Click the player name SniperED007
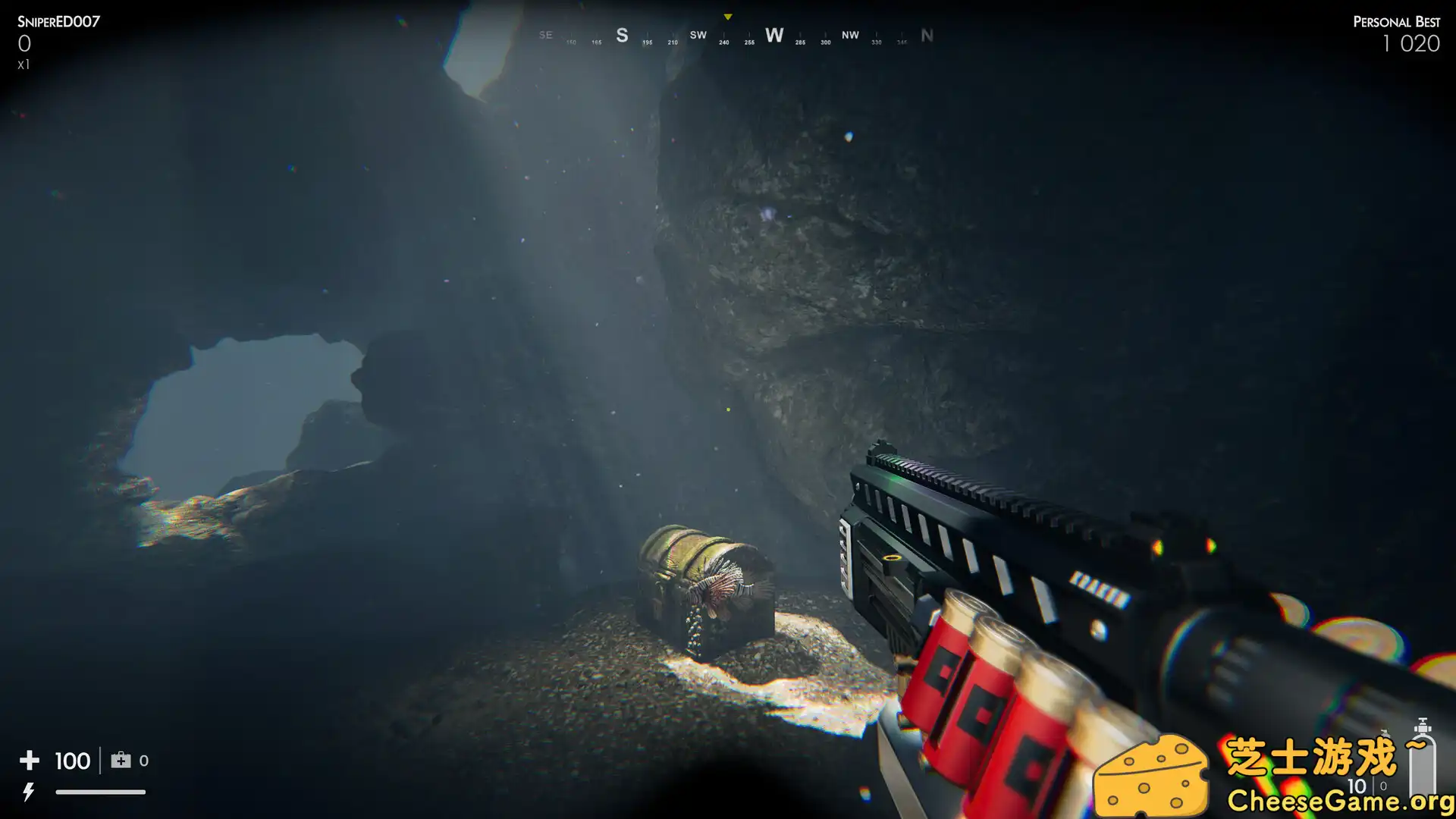1456x819 pixels. [x=59, y=22]
